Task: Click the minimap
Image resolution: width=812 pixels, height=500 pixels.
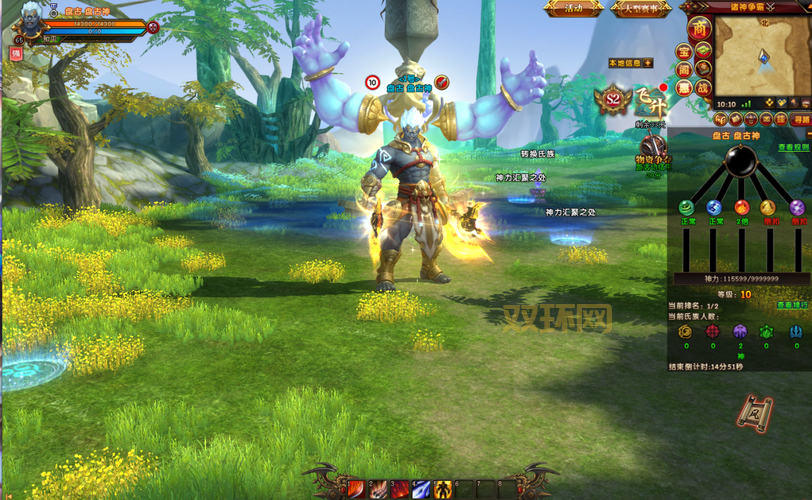Action: point(761,54)
